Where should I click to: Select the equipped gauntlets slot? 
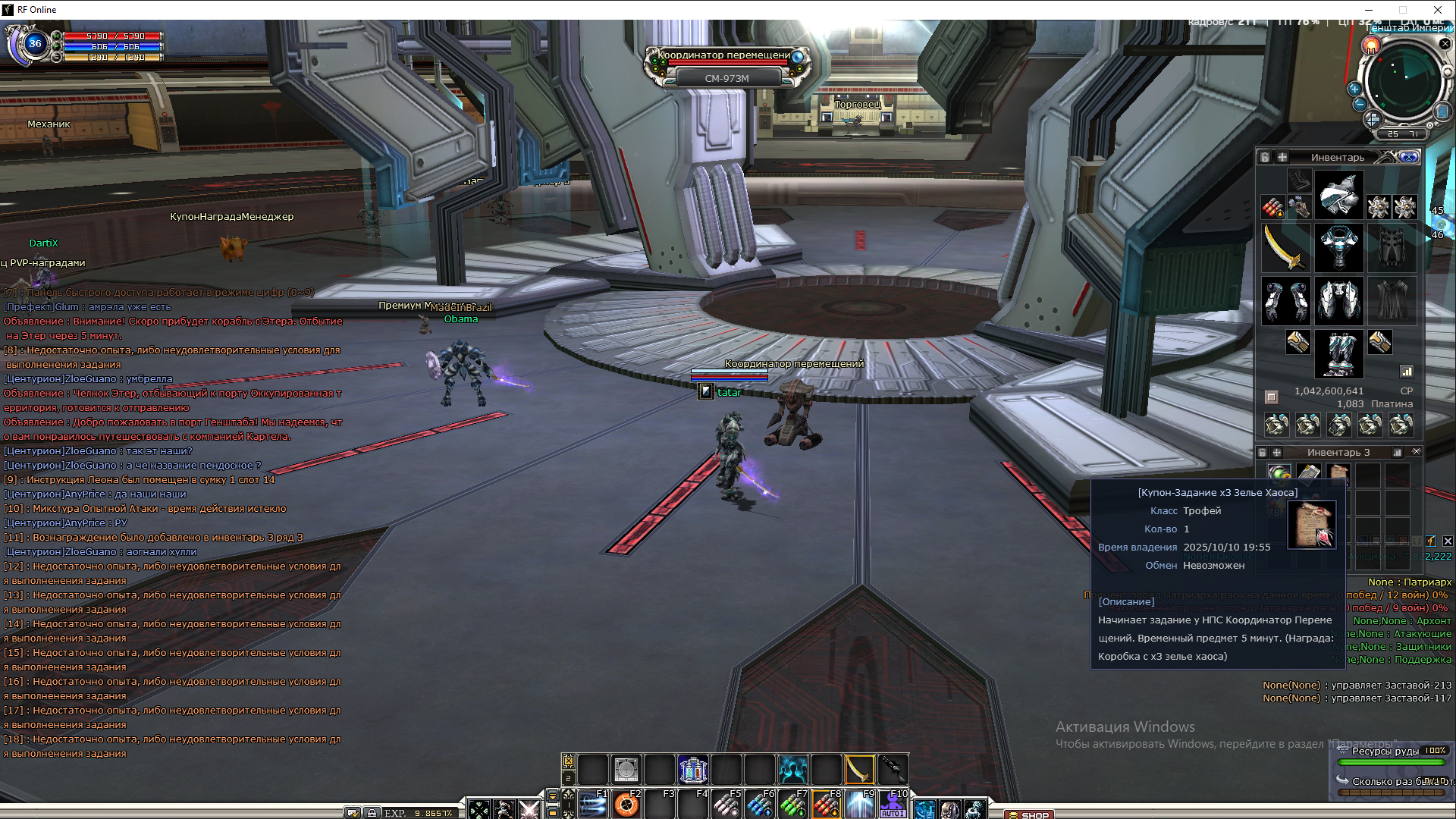click(x=1285, y=300)
